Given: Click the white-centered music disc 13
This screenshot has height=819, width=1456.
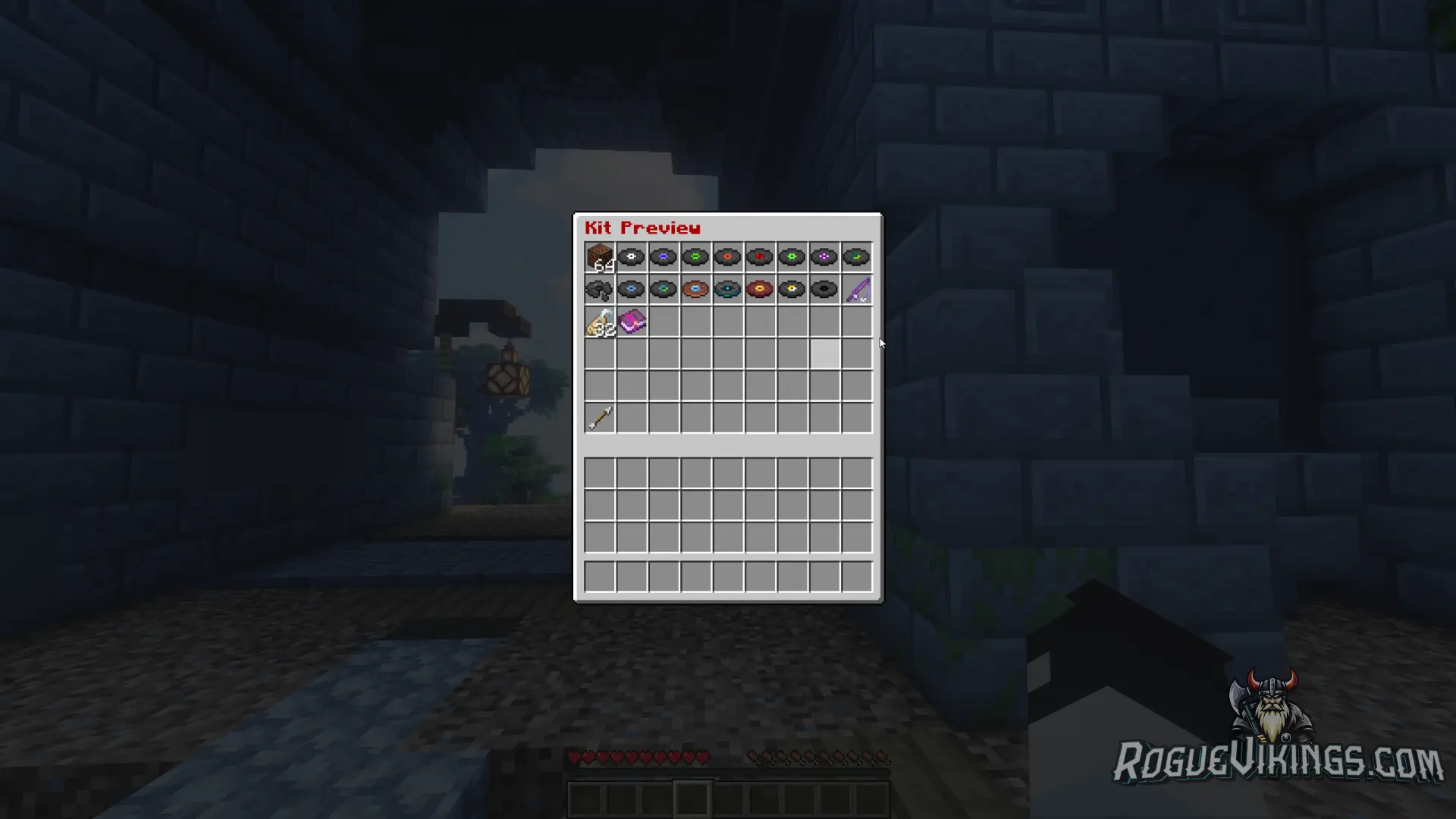Looking at the screenshot, I should 632,256.
